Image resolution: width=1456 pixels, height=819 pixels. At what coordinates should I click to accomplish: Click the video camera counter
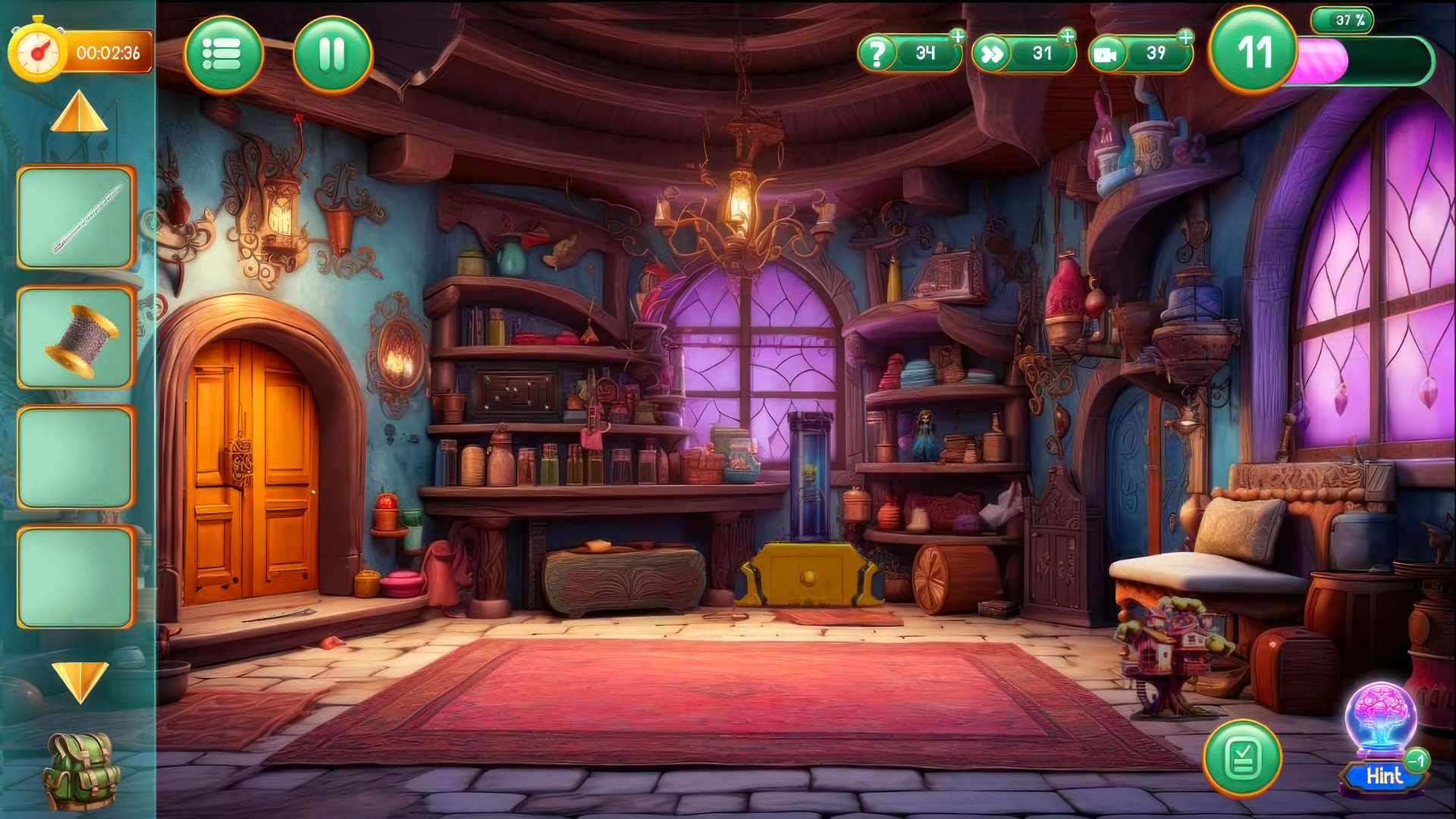(x=1139, y=54)
